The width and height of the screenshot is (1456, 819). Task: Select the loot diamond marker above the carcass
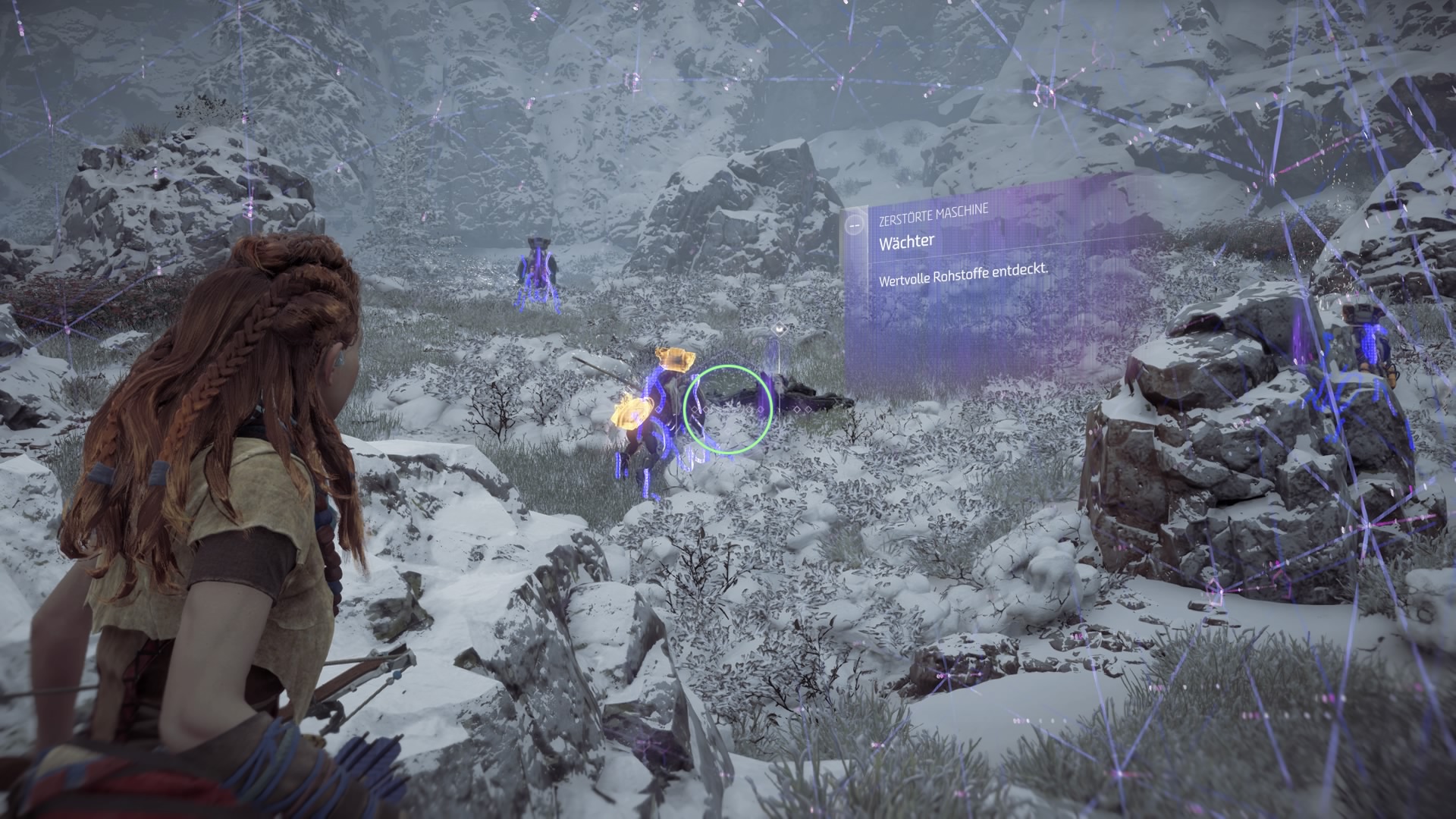pyautogui.click(x=780, y=328)
